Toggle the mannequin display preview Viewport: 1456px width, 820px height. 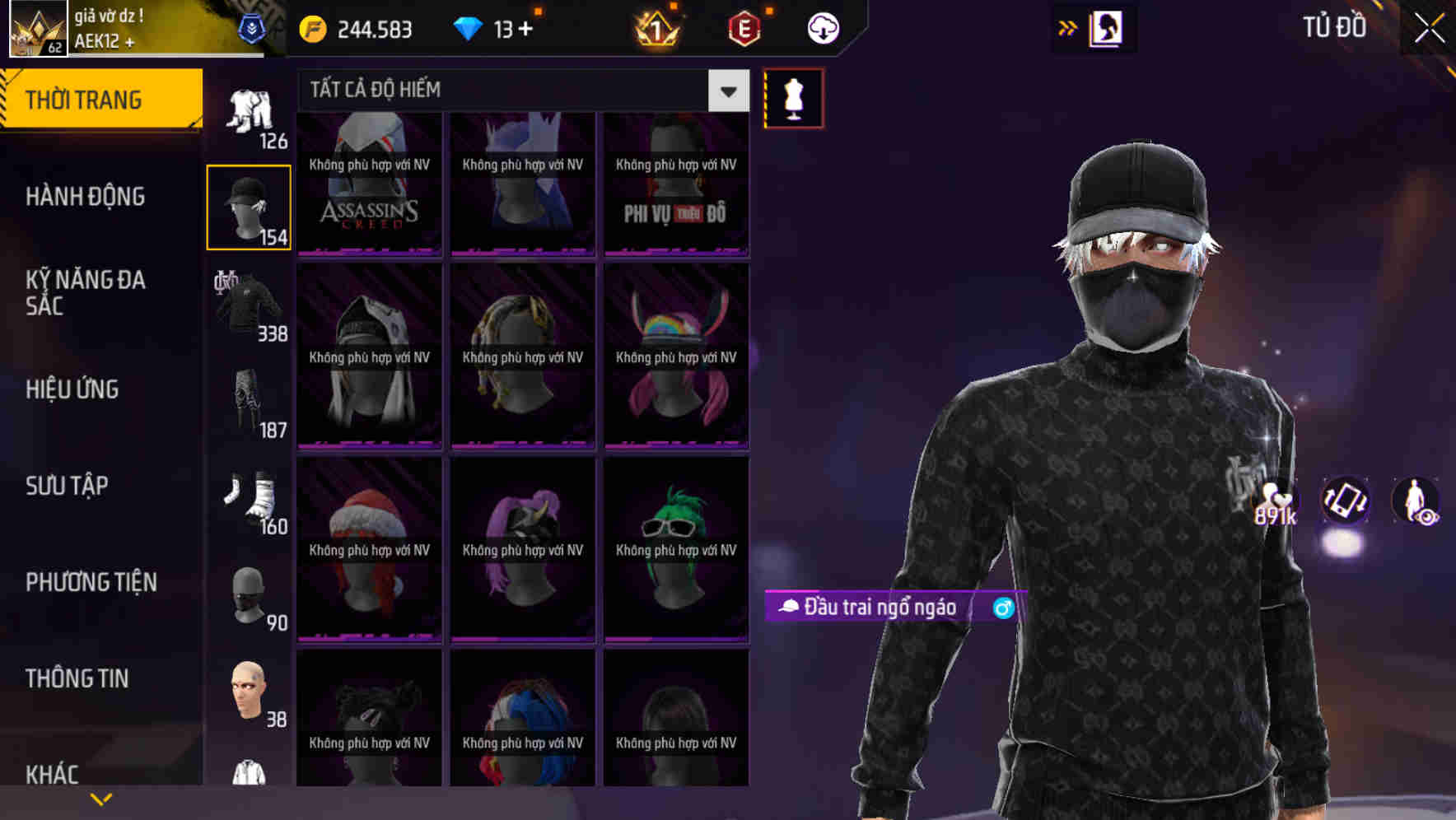point(793,96)
